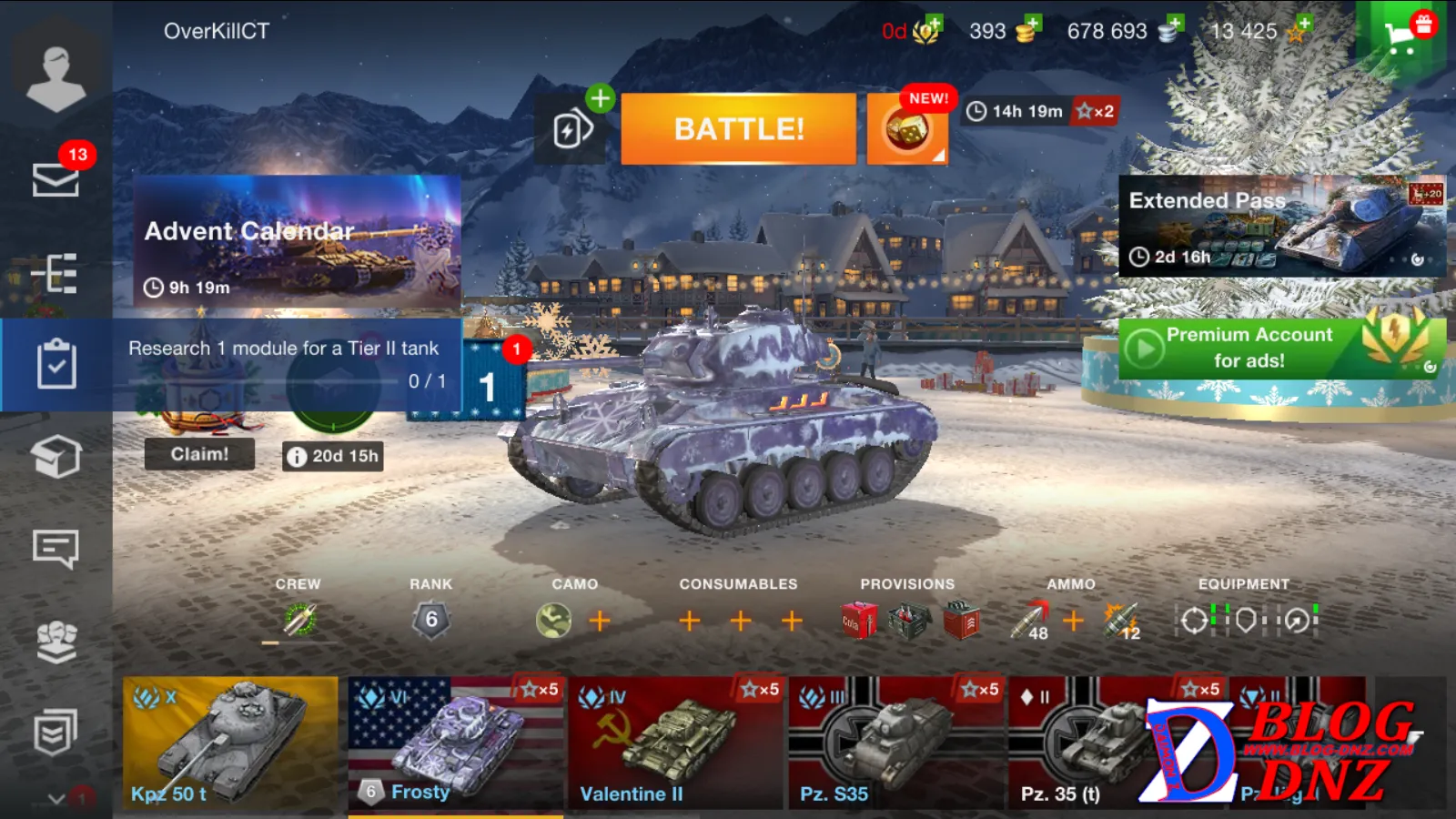
Task: Open the Advent Calendar event banner
Action: (x=298, y=240)
